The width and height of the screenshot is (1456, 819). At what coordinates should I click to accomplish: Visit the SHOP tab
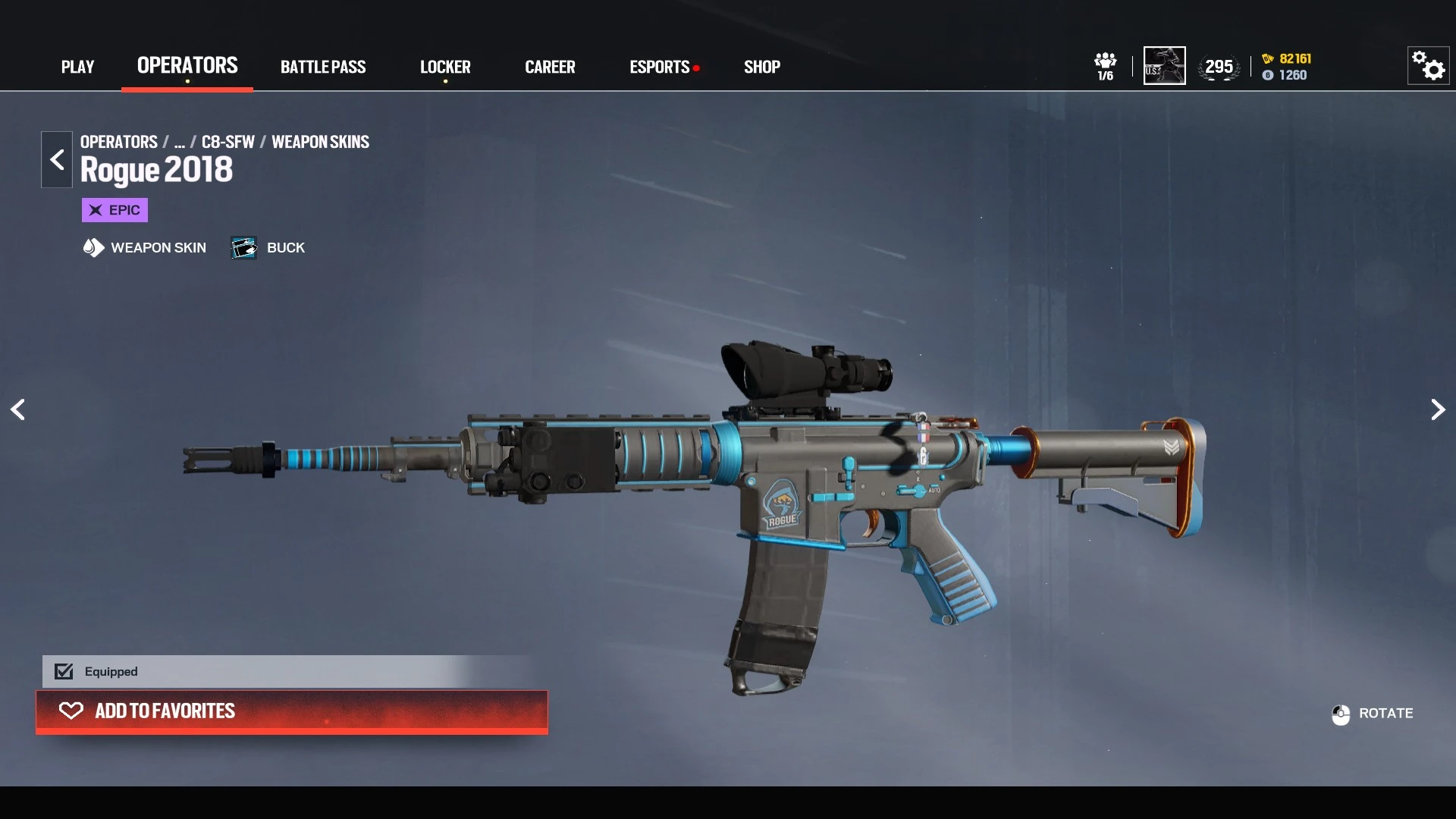tap(762, 67)
